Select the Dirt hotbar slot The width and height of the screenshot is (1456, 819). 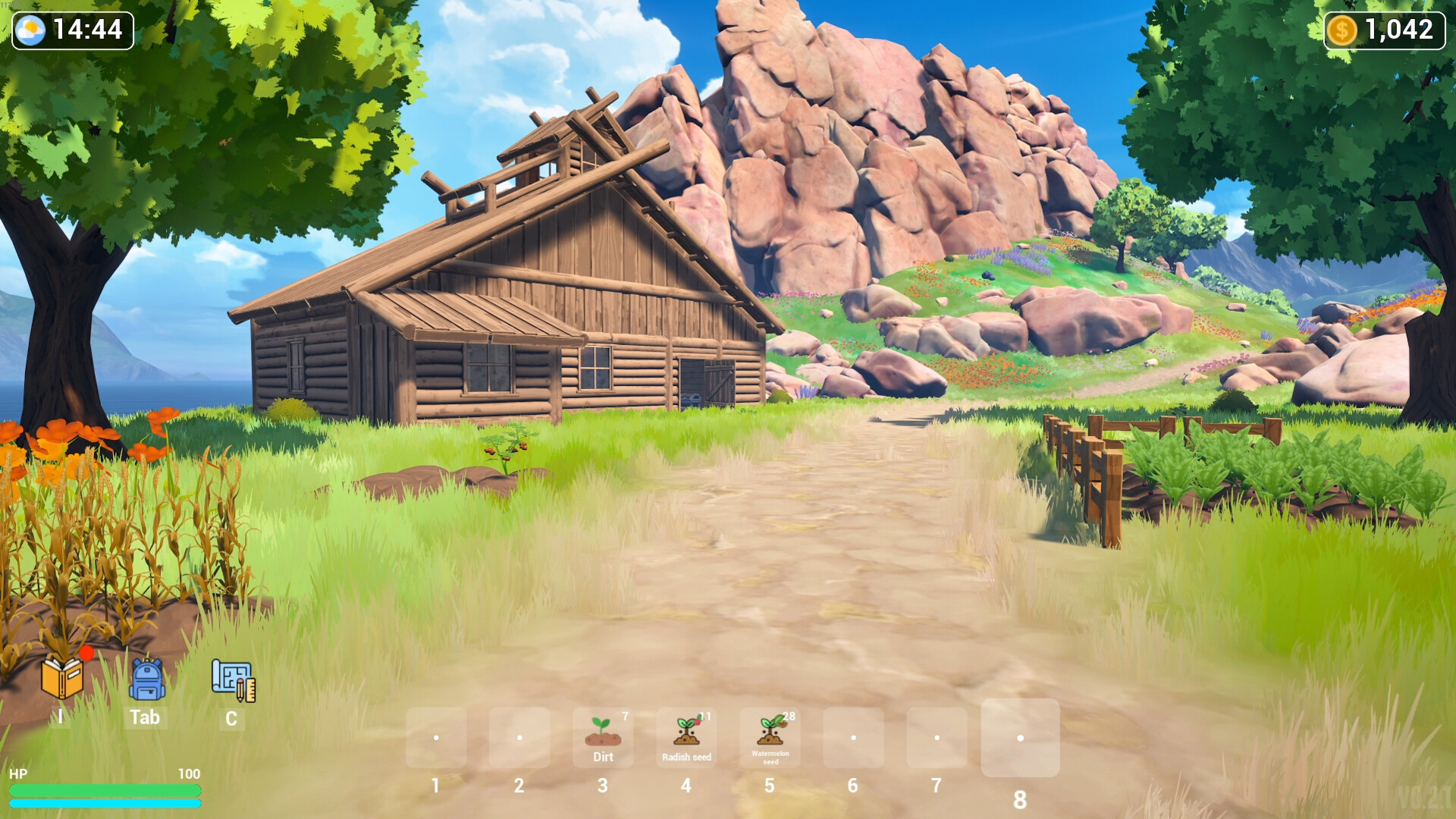(603, 737)
